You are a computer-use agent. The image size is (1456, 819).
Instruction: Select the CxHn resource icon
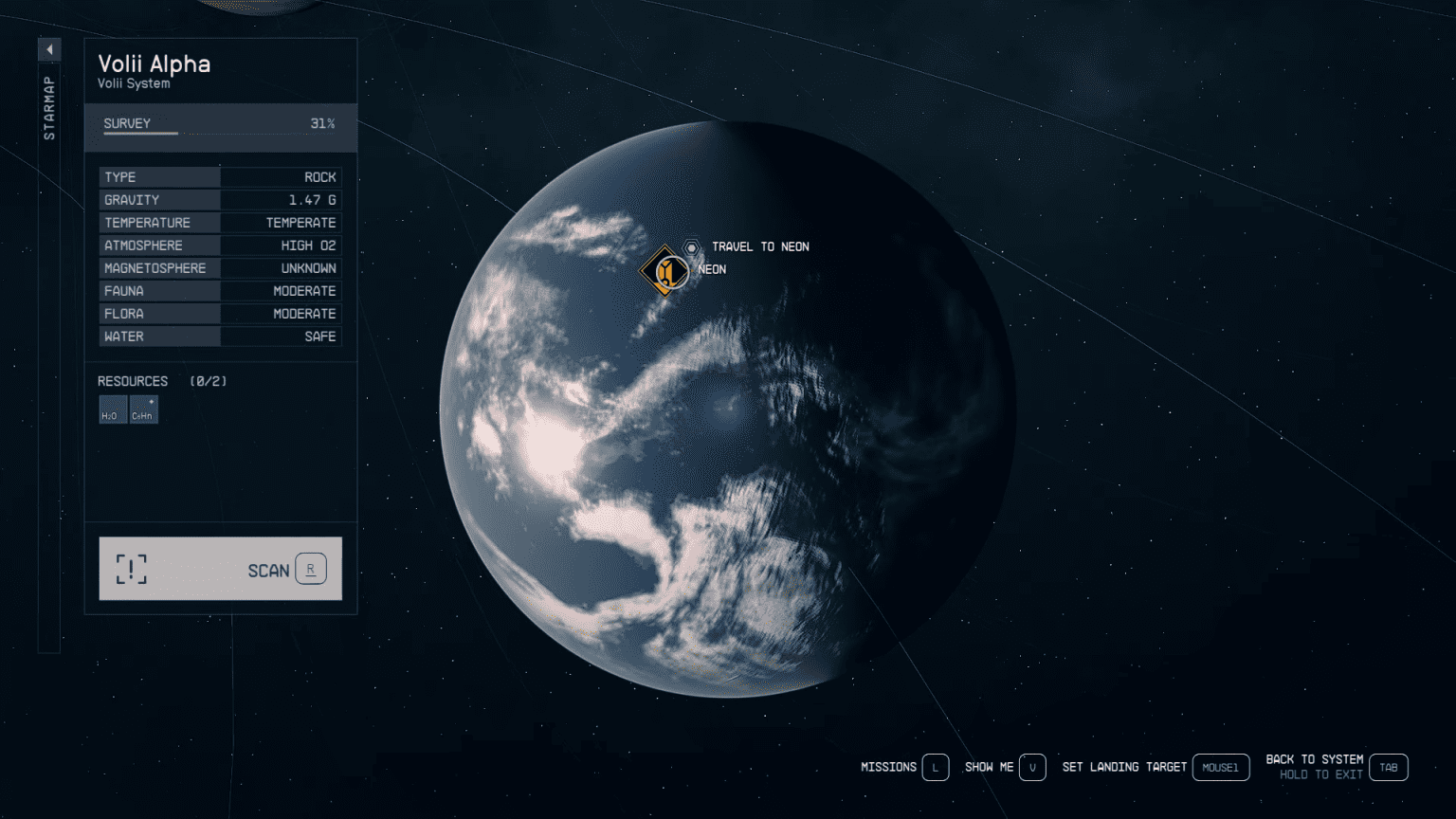143,409
